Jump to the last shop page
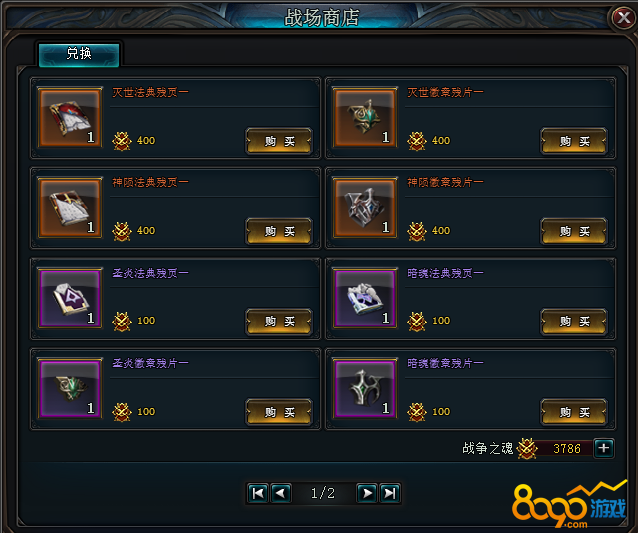The height and width of the screenshot is (533, 638). coord(390,492)
